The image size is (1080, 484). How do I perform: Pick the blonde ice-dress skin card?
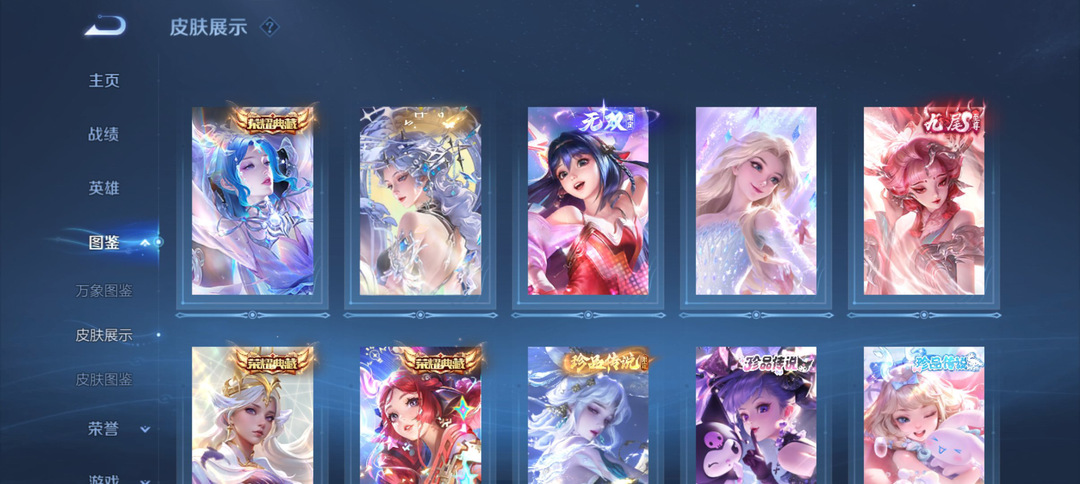tap(756, 201)
